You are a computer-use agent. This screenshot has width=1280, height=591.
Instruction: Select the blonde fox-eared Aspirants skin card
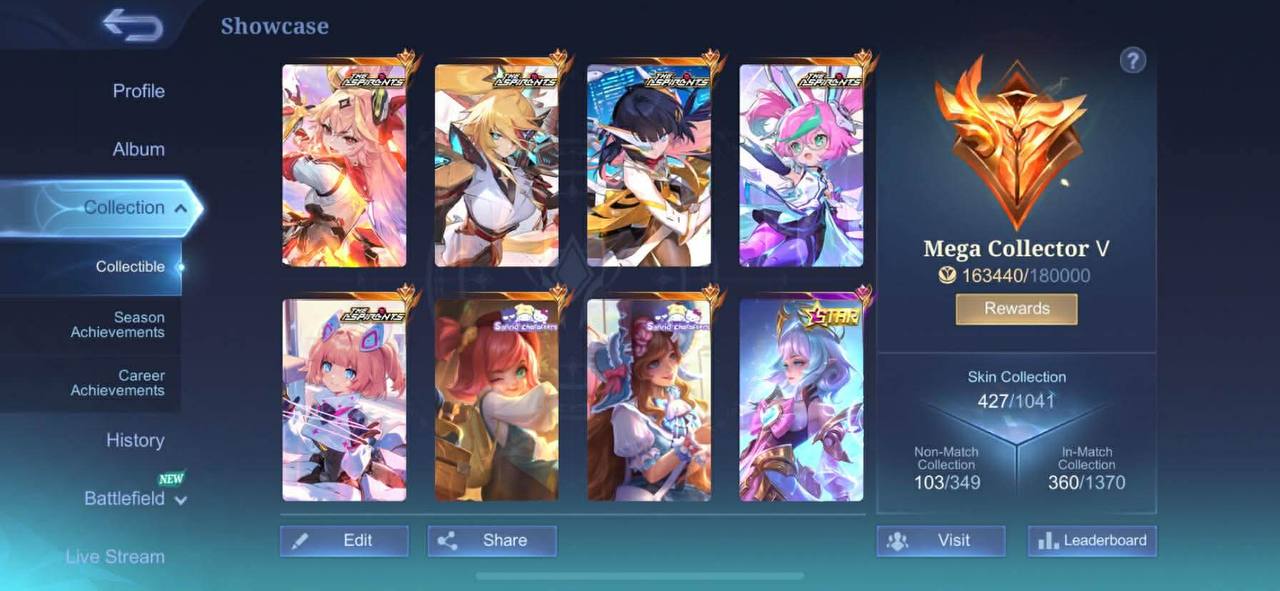point(497,165)
